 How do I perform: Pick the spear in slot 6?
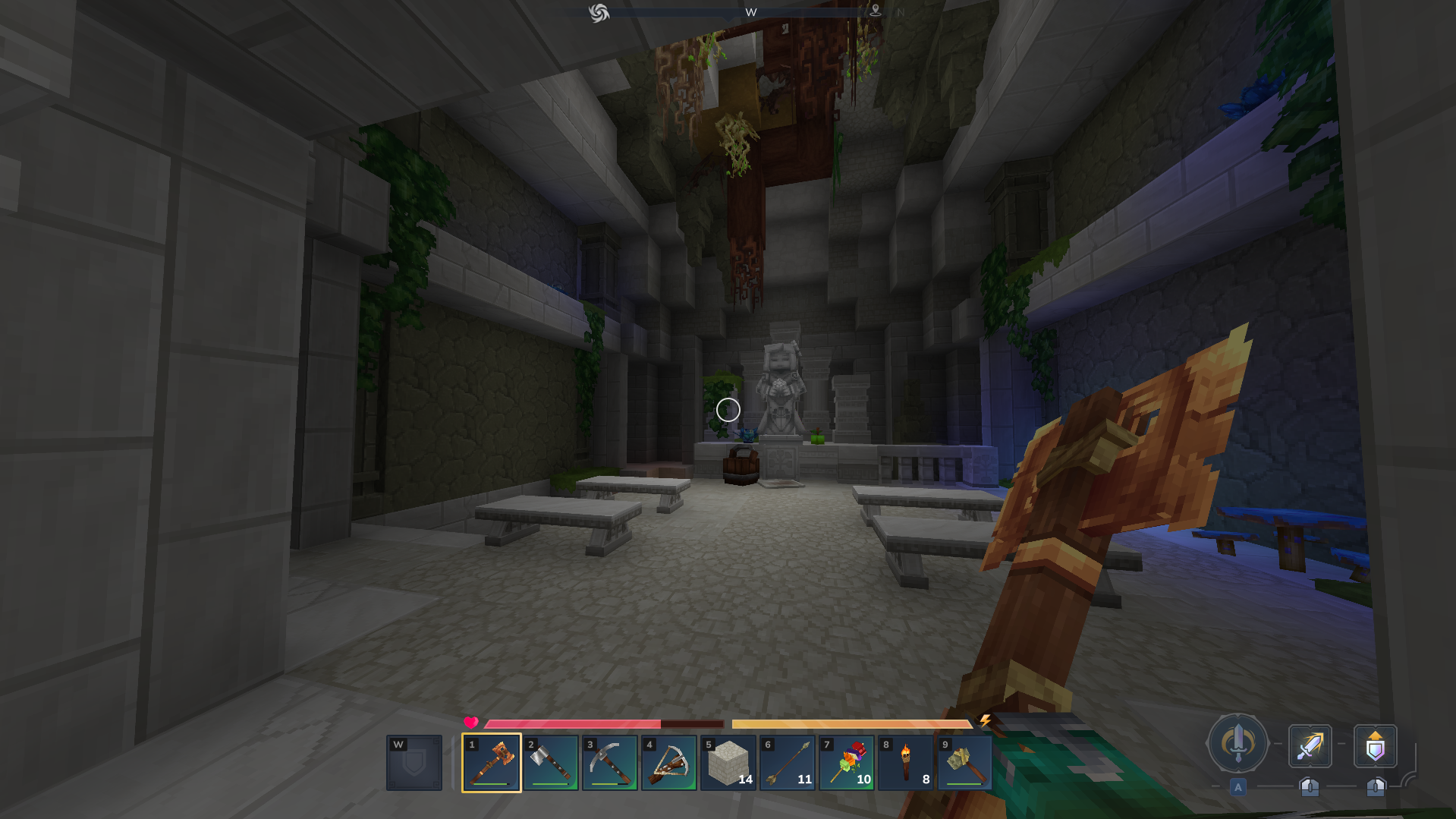(x=787, y=763)
